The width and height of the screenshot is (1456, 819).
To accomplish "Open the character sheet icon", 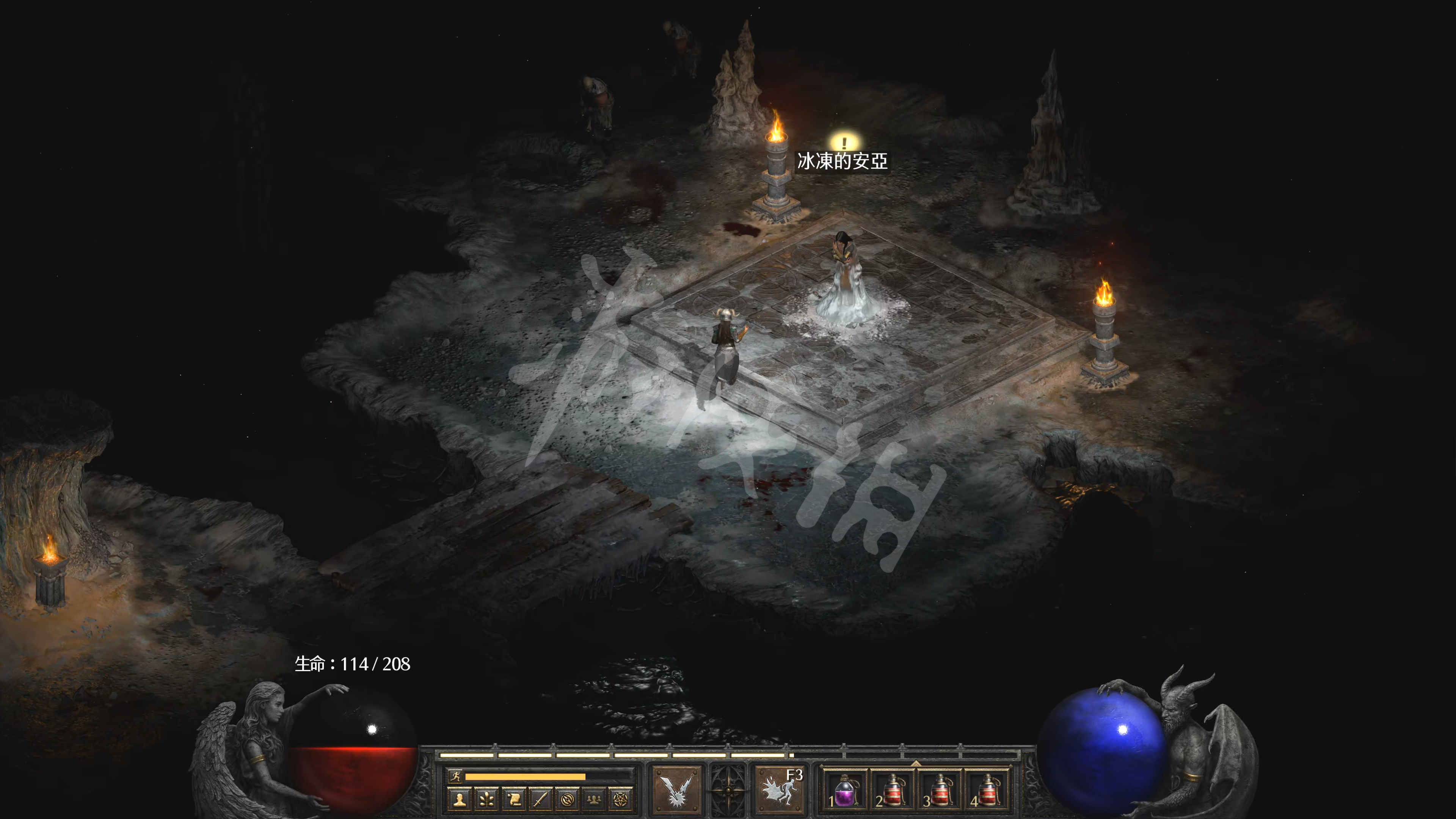I will click(461, 799).
